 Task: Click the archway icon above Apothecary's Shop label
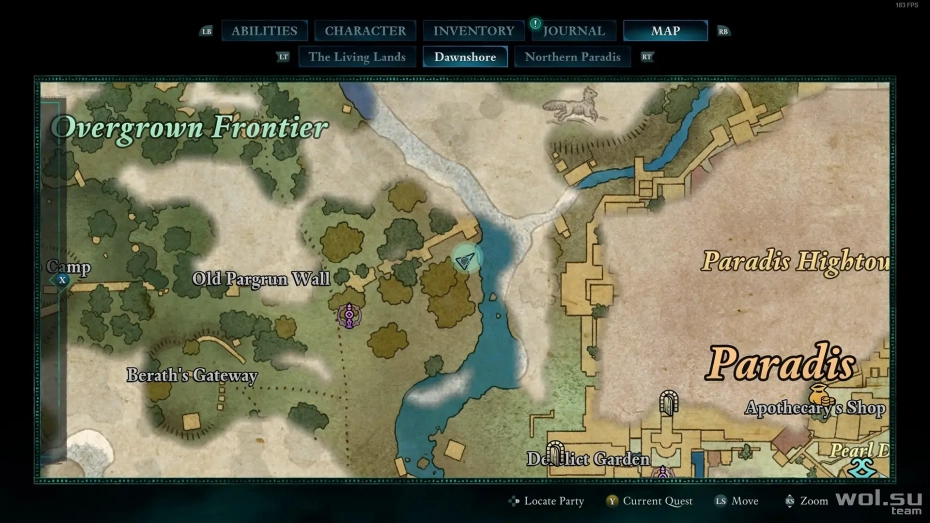[668, 403]
